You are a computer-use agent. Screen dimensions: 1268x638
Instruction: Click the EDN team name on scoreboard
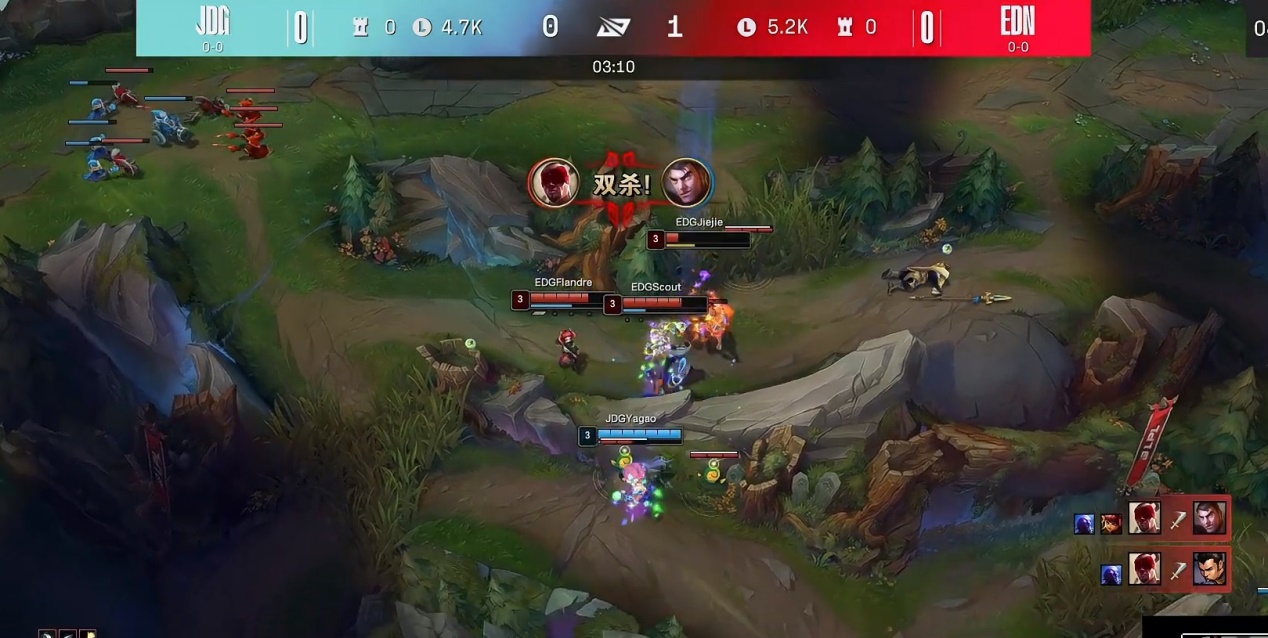(x=1017, y=22)
